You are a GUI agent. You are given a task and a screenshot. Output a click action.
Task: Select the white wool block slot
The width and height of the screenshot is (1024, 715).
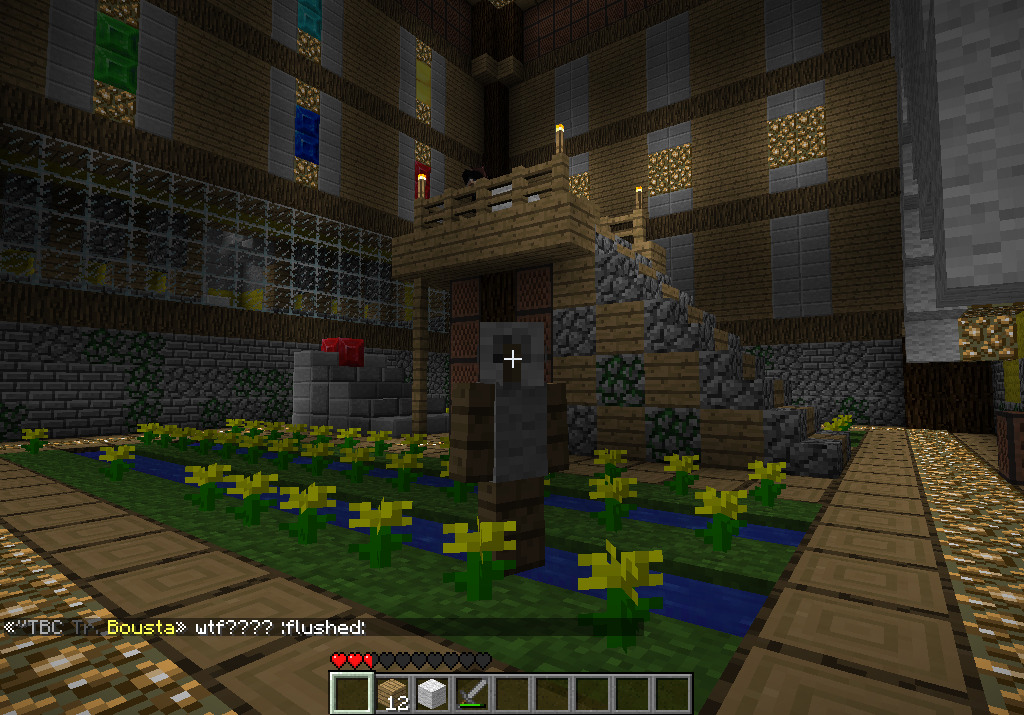(x=431, y=693)
